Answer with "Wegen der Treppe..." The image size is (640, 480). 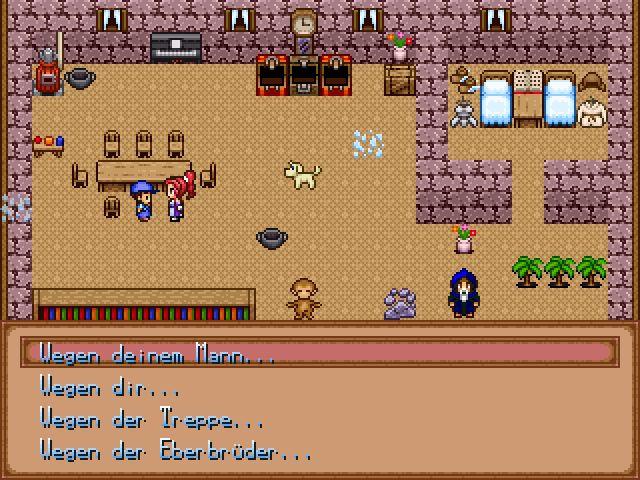(152, 418)
